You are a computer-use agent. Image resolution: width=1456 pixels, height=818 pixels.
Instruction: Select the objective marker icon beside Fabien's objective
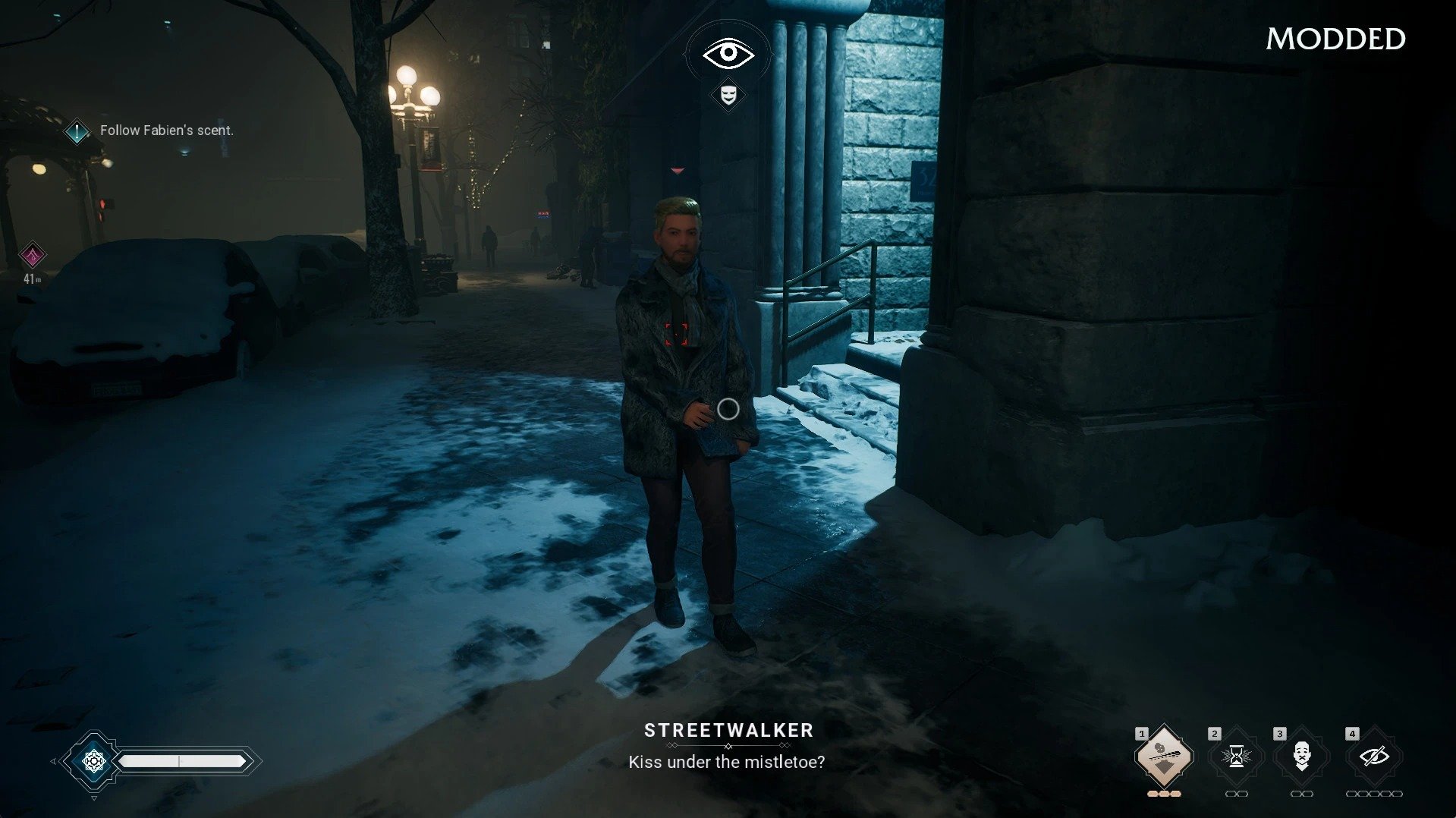[77, 130]
